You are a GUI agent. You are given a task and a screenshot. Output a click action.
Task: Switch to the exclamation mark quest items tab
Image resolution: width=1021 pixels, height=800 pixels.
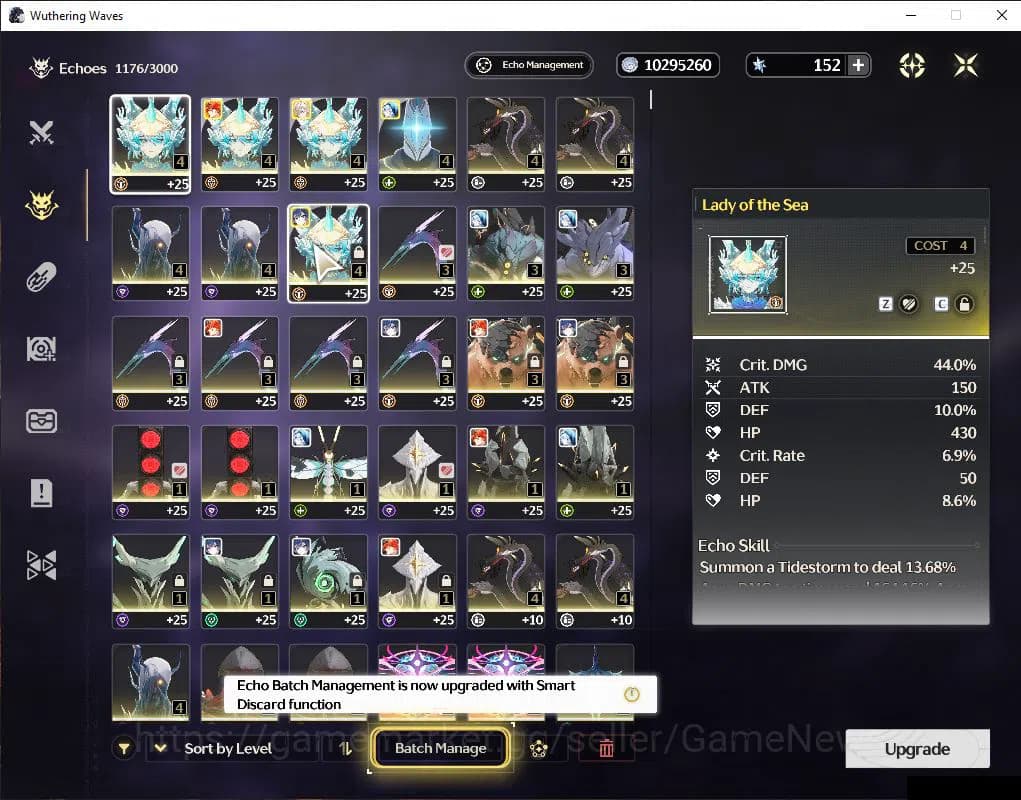pos(41,492)
